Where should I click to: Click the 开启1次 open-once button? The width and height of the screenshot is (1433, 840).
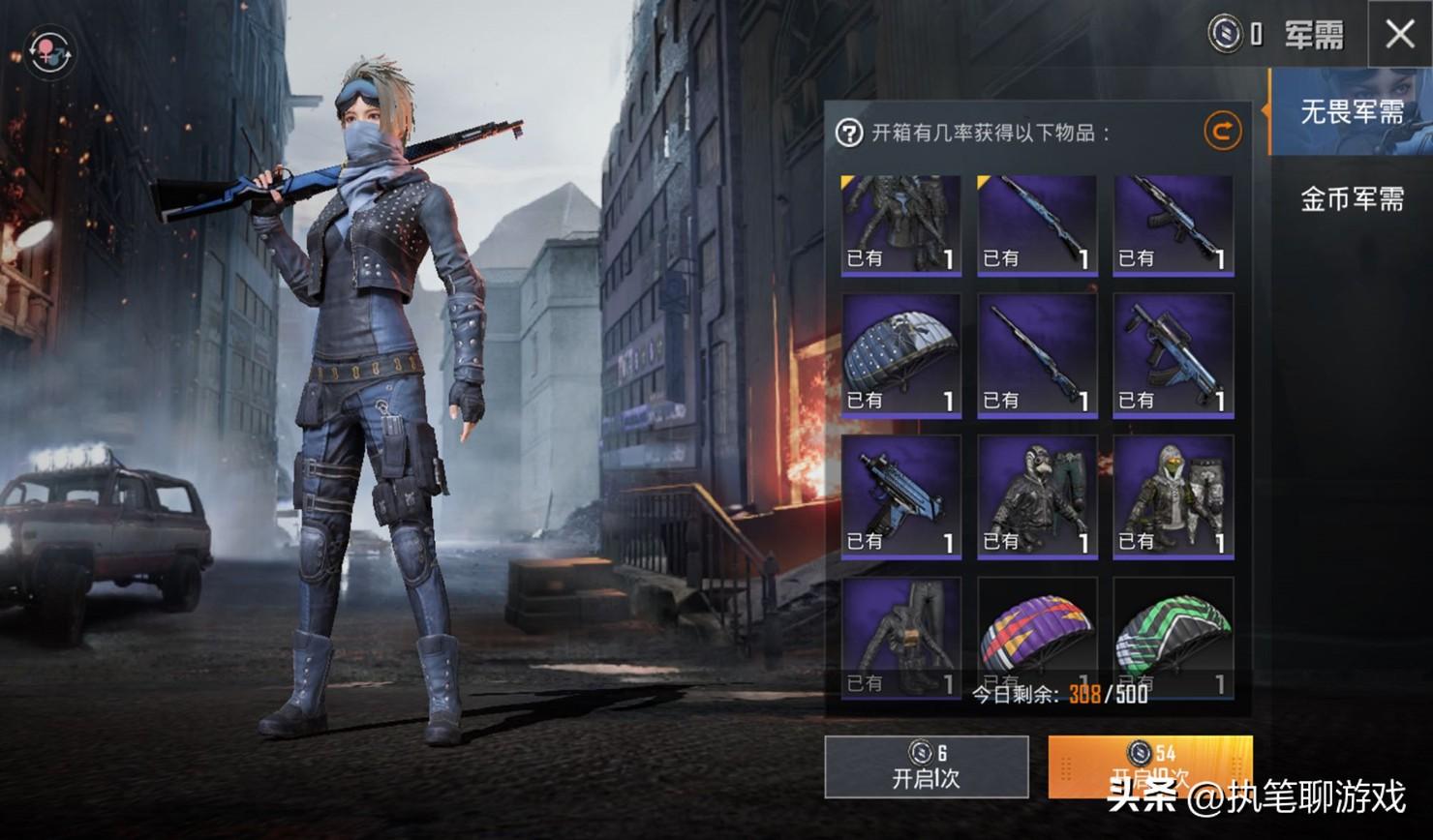pos(926,767)
